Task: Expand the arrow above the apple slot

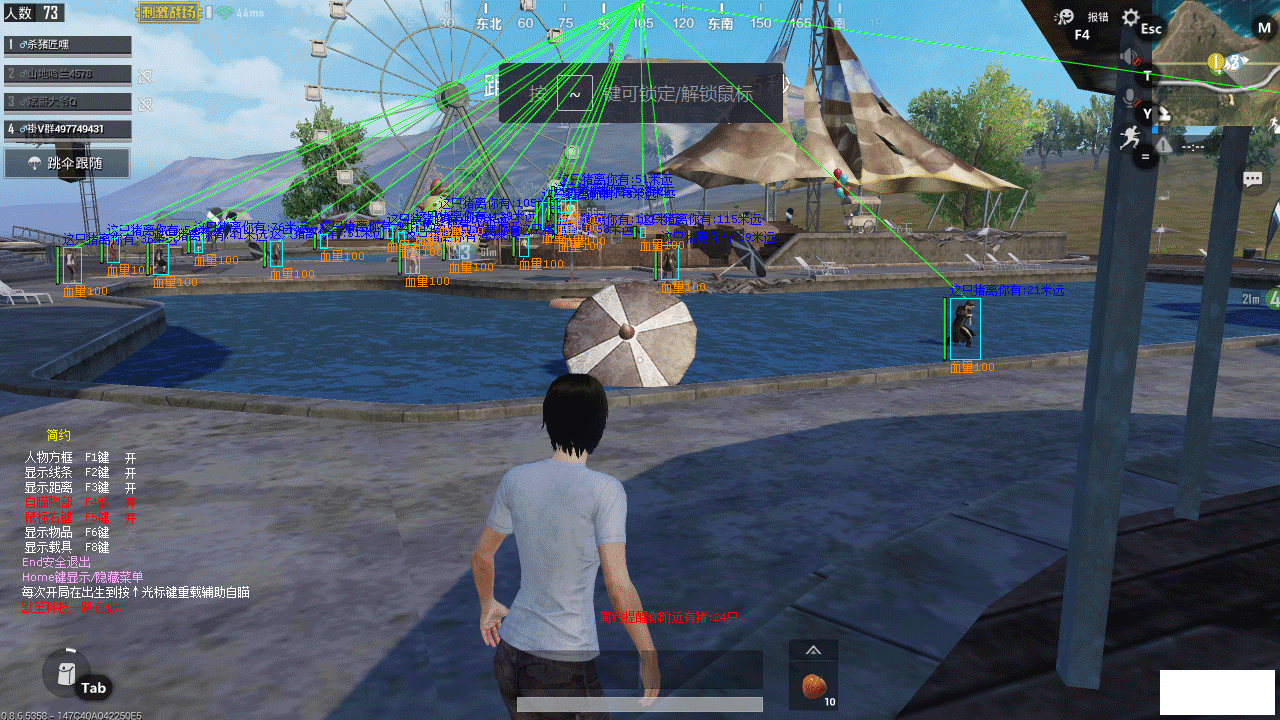Action: pos(813,650)
